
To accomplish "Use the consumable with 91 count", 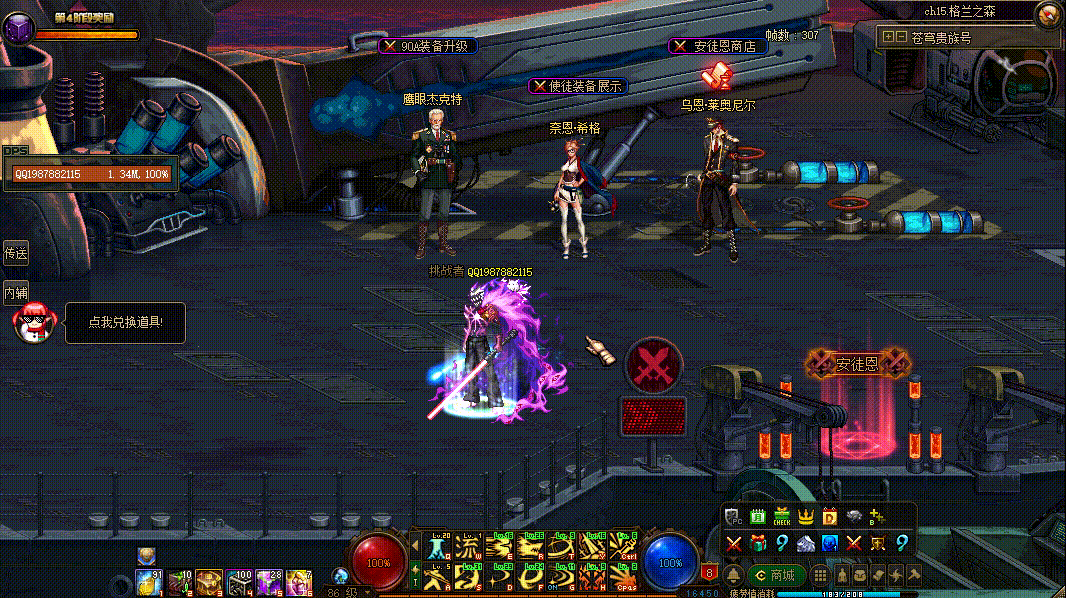I will [149, 582].
